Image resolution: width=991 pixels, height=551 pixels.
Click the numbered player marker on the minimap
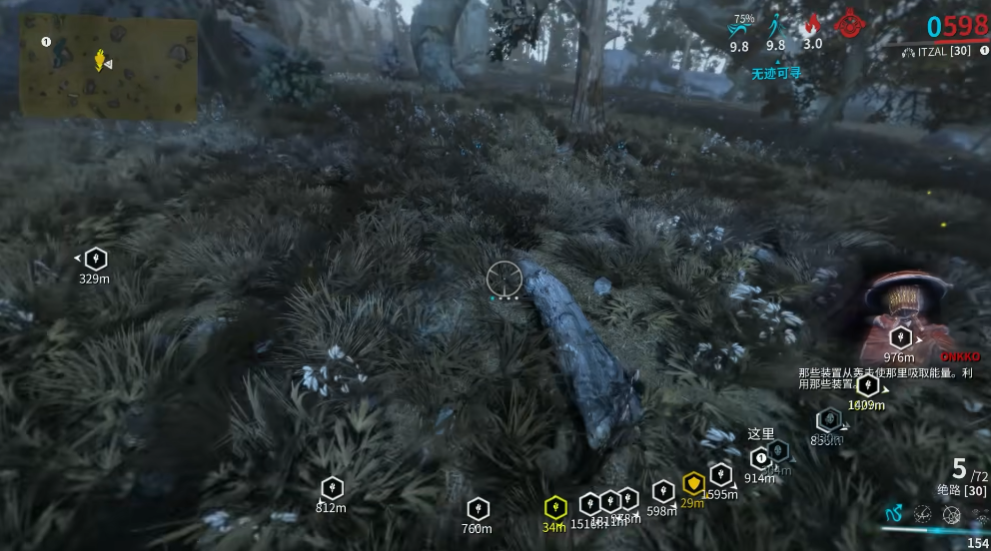coord(46,42)
